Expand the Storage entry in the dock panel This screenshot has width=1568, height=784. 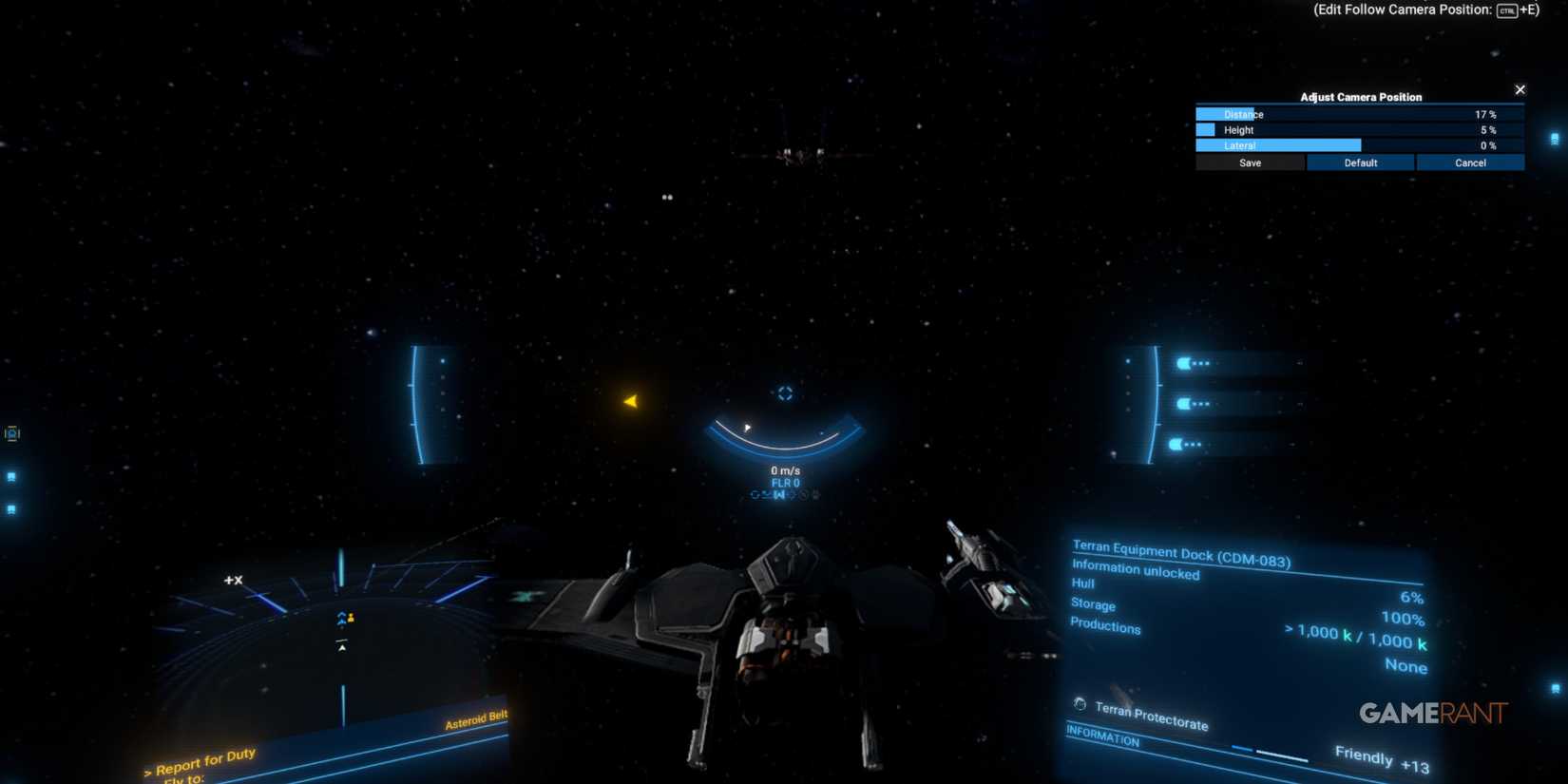[1092, 604]
